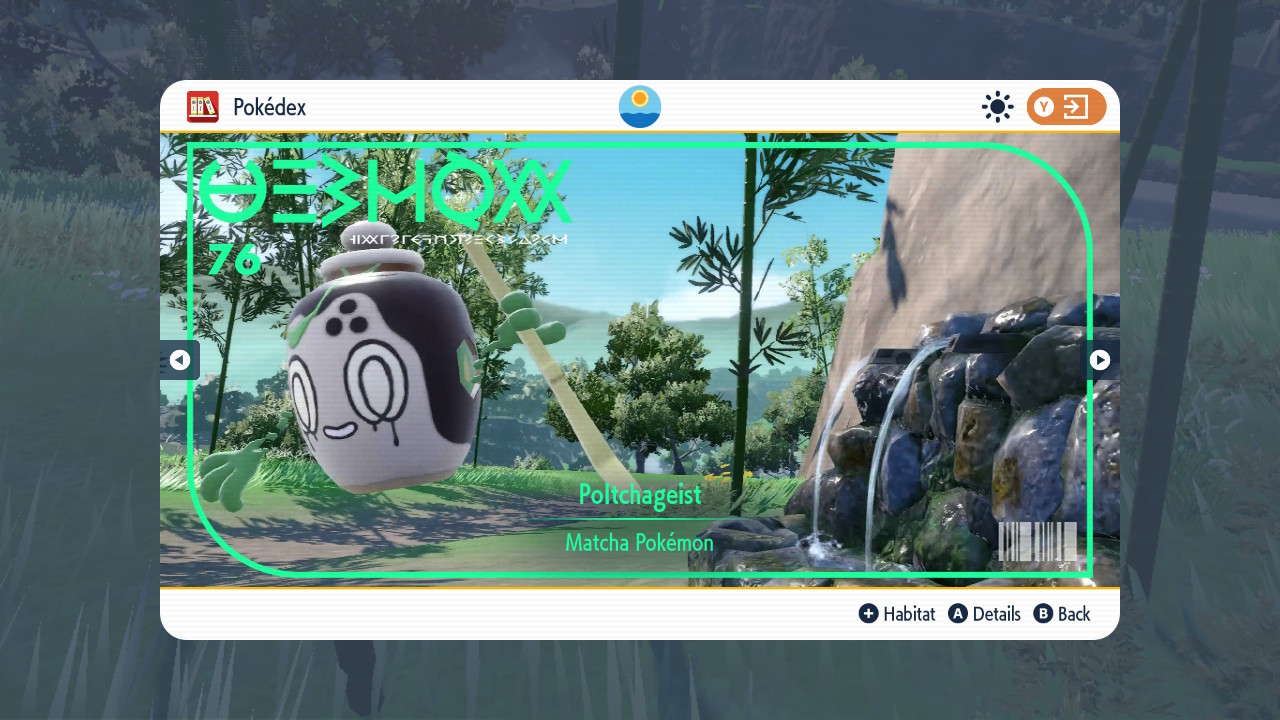Expand the Habitat view
This screenshot has height=720, width=1280.
[x=908, y=613]
